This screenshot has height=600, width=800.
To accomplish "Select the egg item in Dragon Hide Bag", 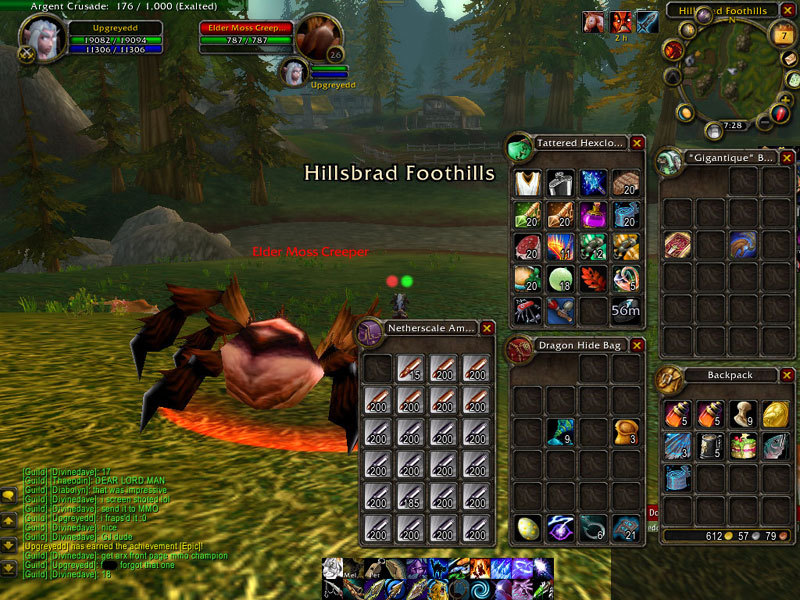I will (527, 528).
